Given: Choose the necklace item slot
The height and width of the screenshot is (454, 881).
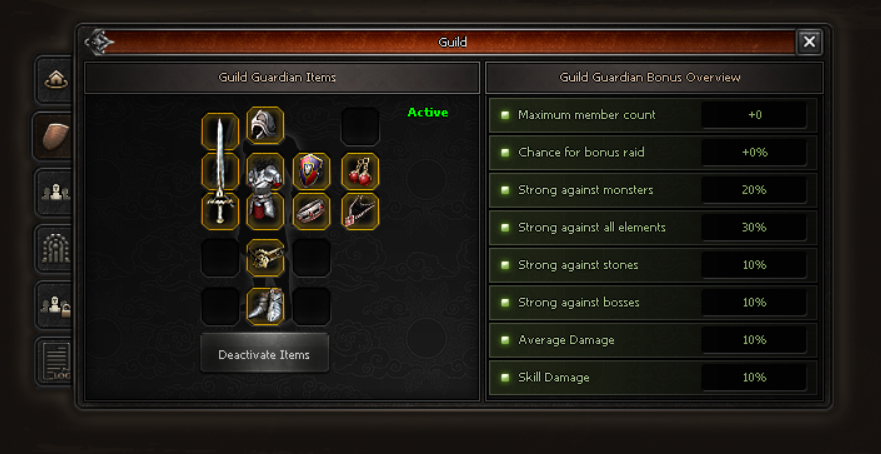Looking at the screenshot, I should (360, 211).
